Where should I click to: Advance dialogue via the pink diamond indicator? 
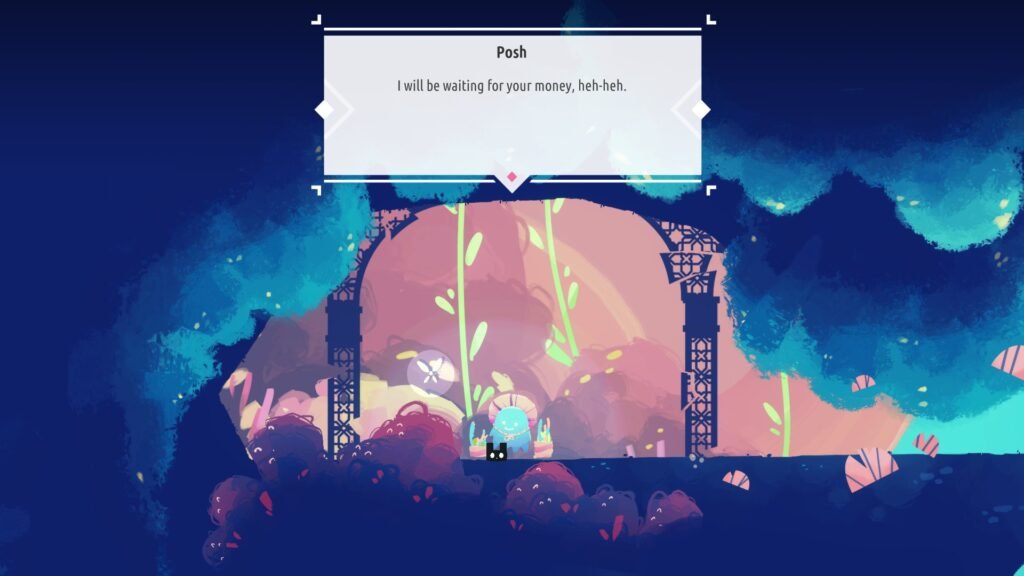click(x=512, y=178)
